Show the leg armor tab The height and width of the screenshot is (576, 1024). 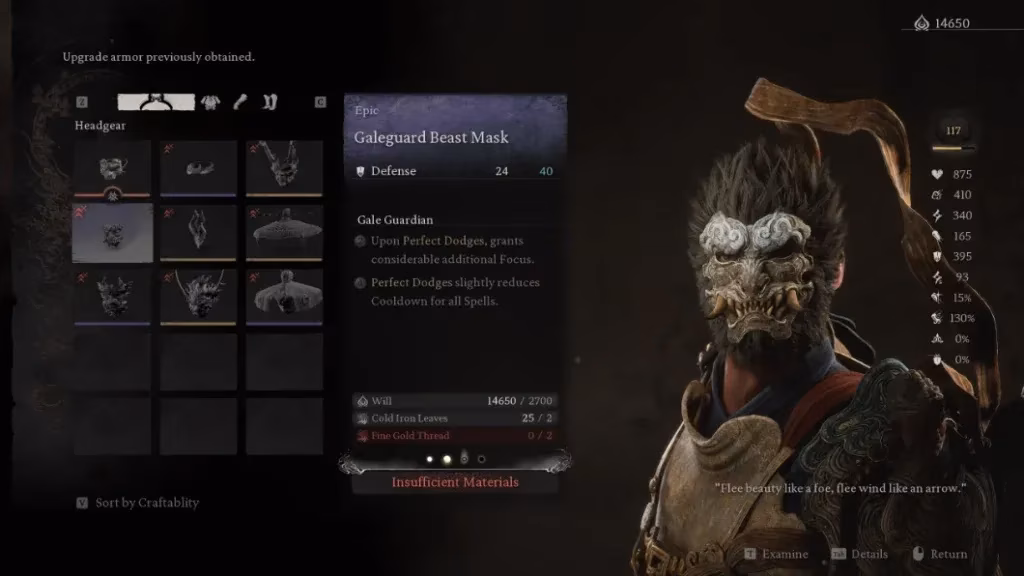pos(269,102)
